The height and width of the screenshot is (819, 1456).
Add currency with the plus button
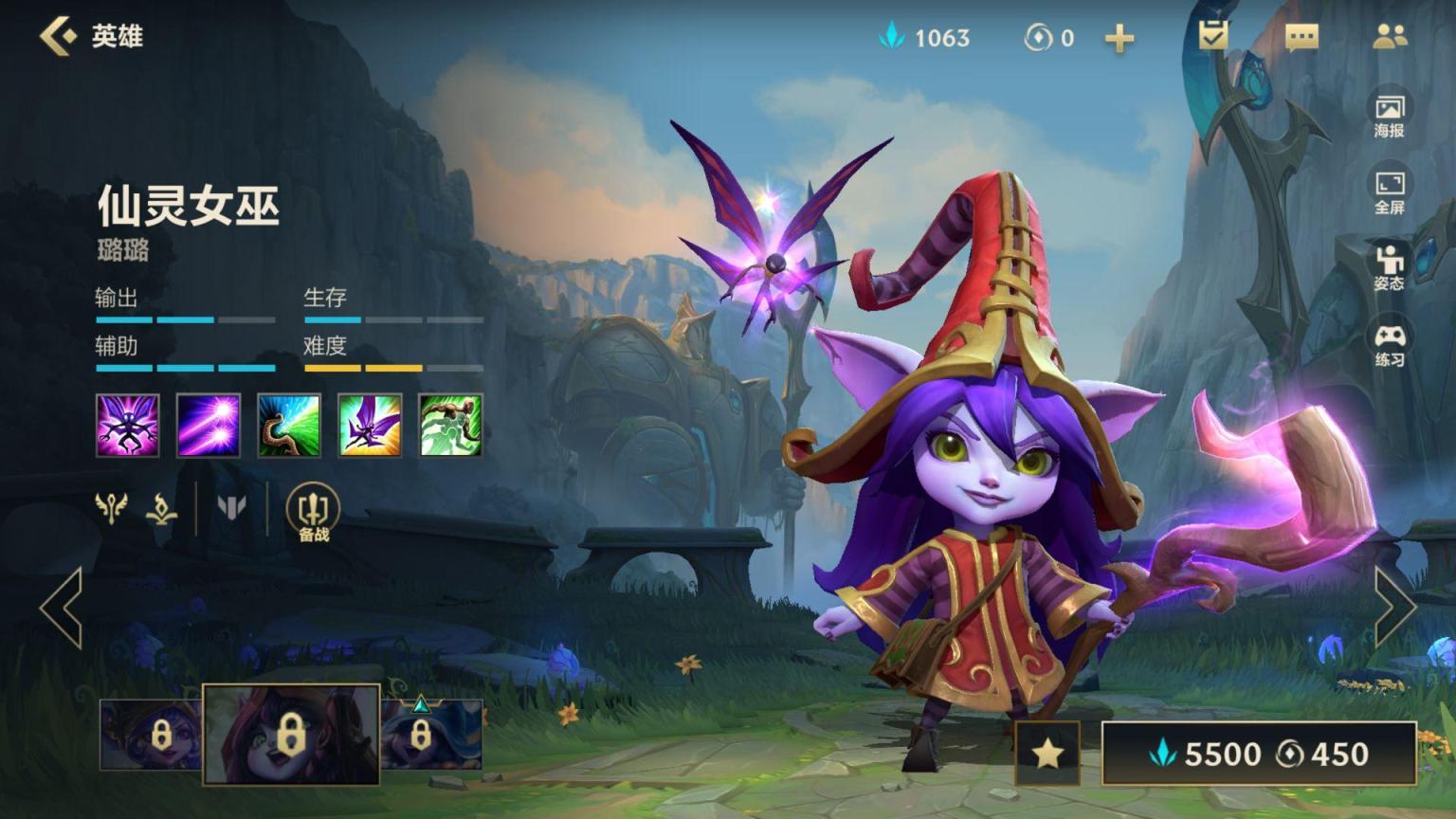pyautogui.click(x=1119, y=38)
